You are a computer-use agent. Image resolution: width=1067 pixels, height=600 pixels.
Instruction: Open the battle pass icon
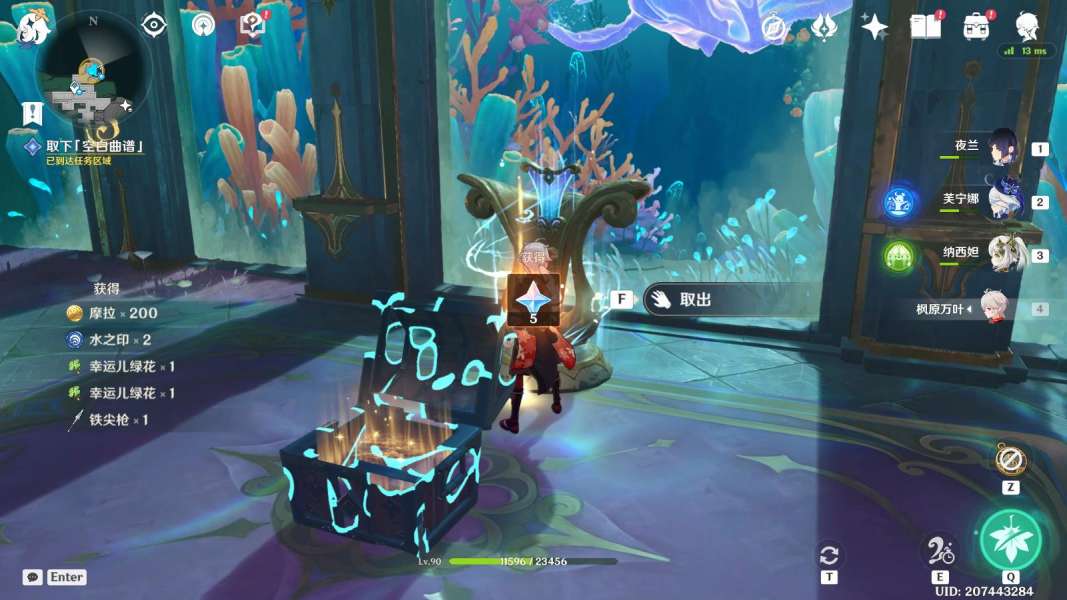(823, 27)
